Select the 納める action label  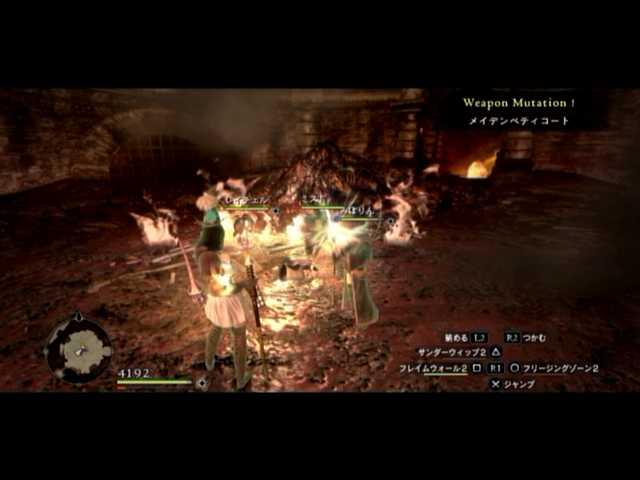click(x=454, y=338)
